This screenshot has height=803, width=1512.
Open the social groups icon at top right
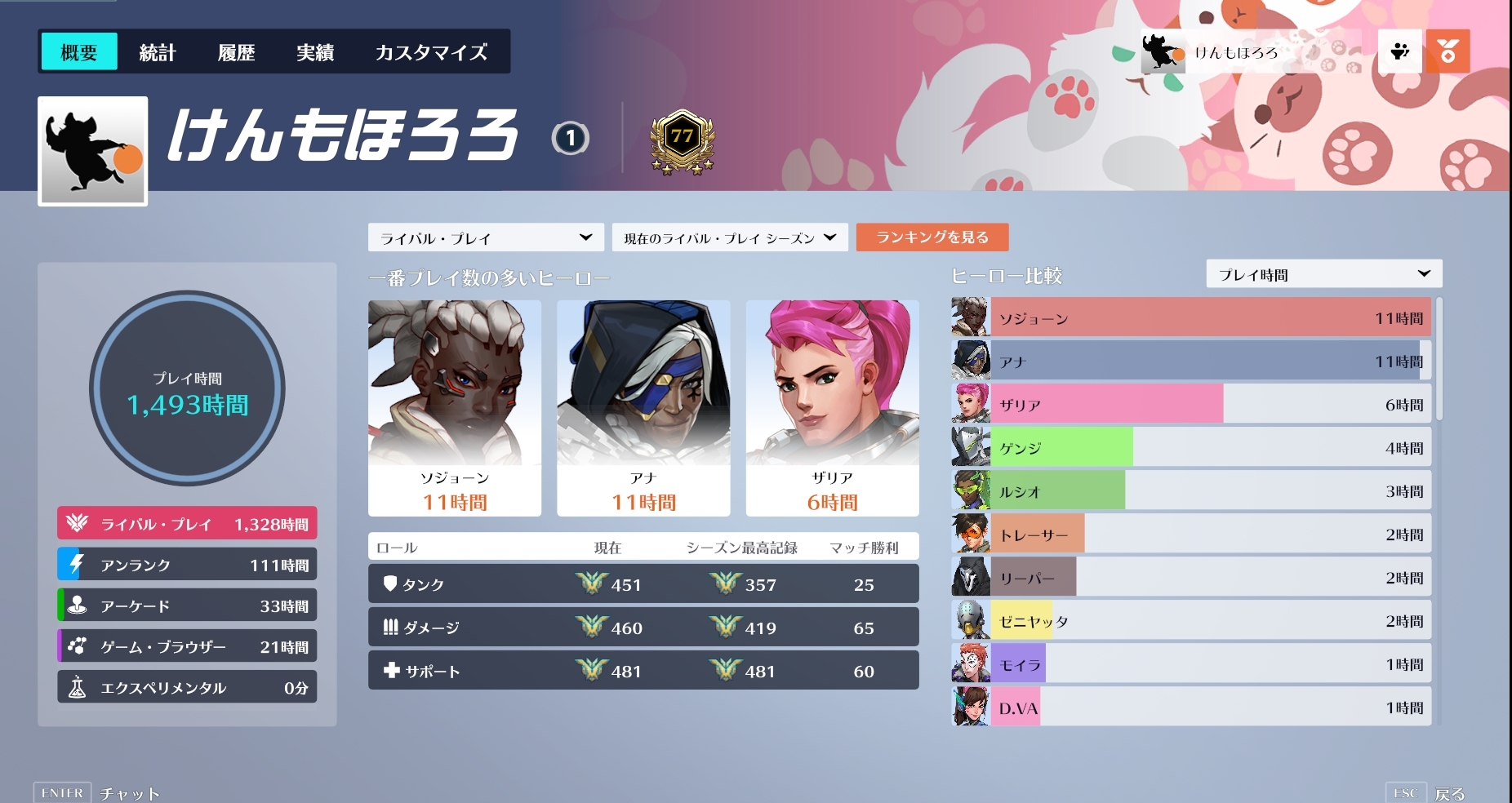(x=1399, y=51)
